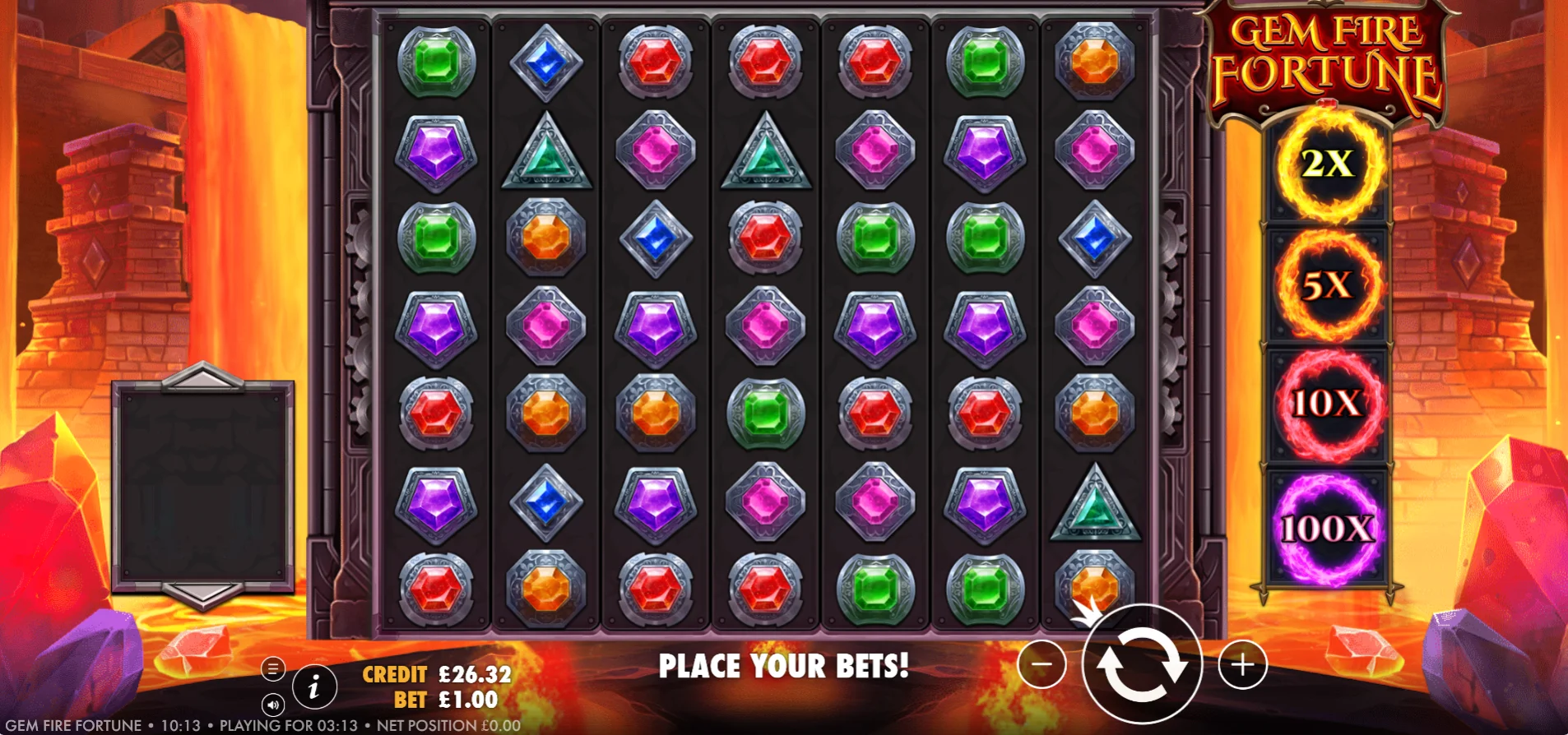This screenshot has width=1568, height=735.
Task: Increase the bet with the plus button
Action: tap(1242, 663)
